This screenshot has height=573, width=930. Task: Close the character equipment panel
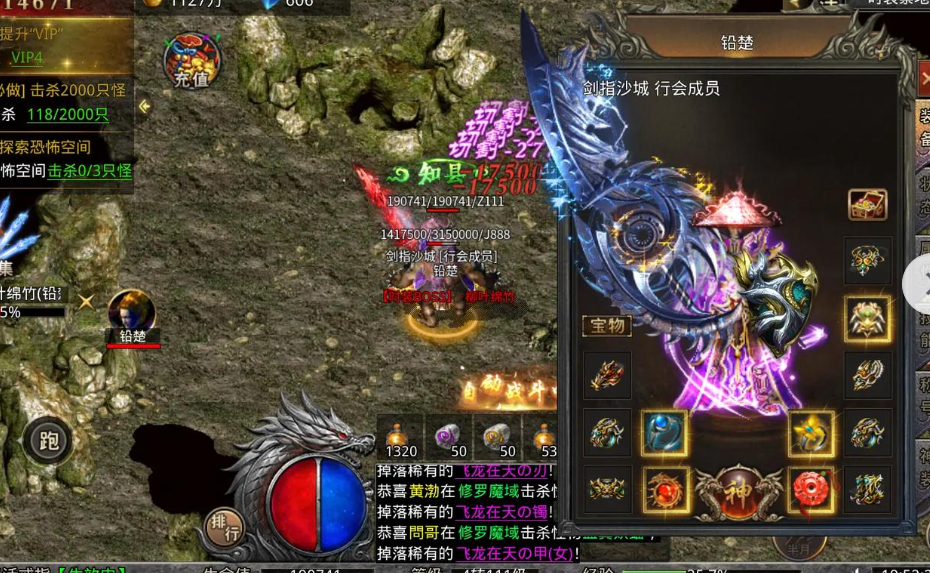(x=923, y=78)
